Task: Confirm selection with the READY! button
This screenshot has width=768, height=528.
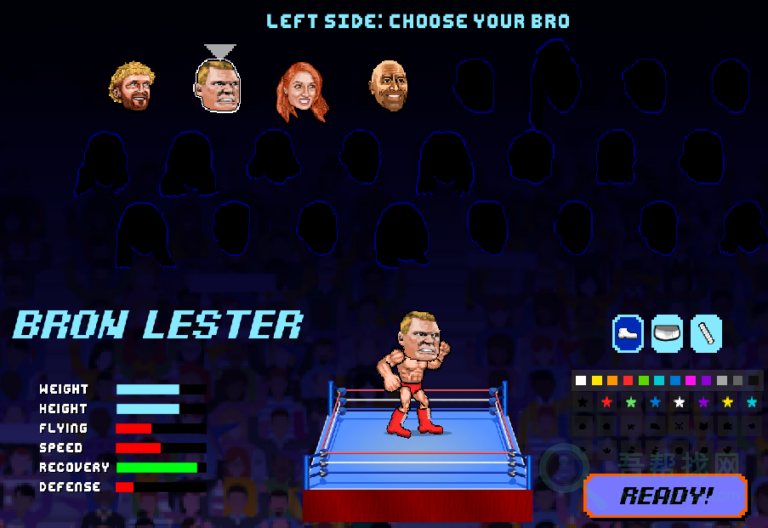Action: tap(665, 495)
